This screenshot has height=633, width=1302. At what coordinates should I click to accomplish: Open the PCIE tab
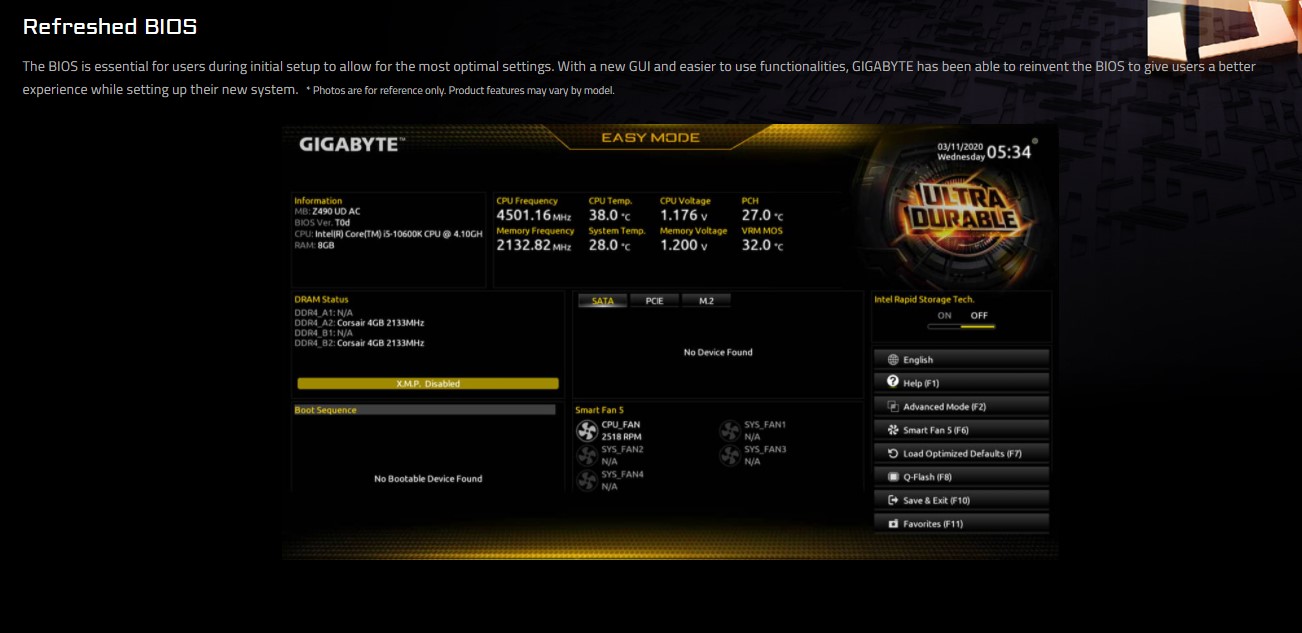coord(655,300)
